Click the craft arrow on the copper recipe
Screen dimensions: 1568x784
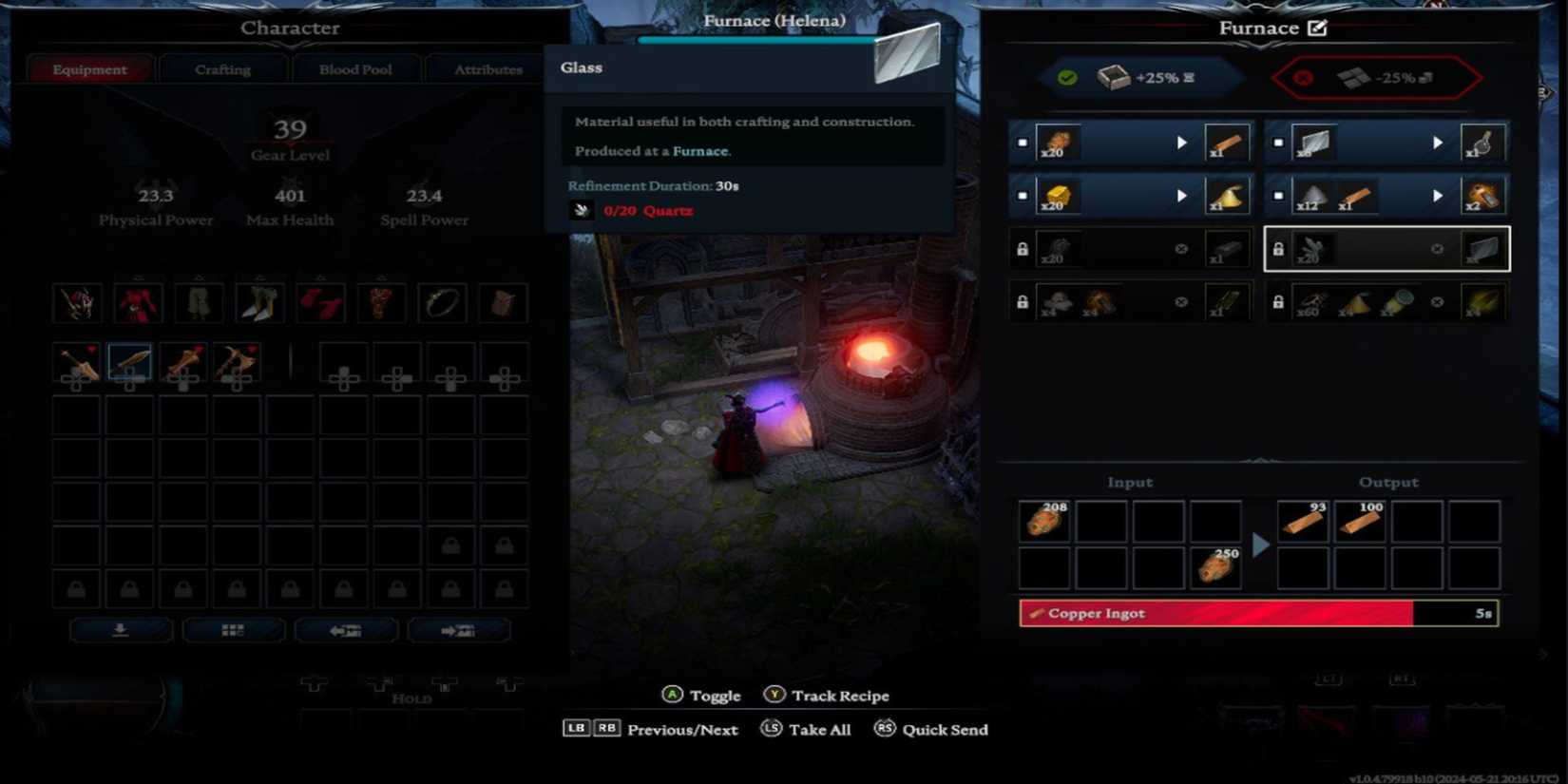pyautogui.click(x=1182, y=143)
